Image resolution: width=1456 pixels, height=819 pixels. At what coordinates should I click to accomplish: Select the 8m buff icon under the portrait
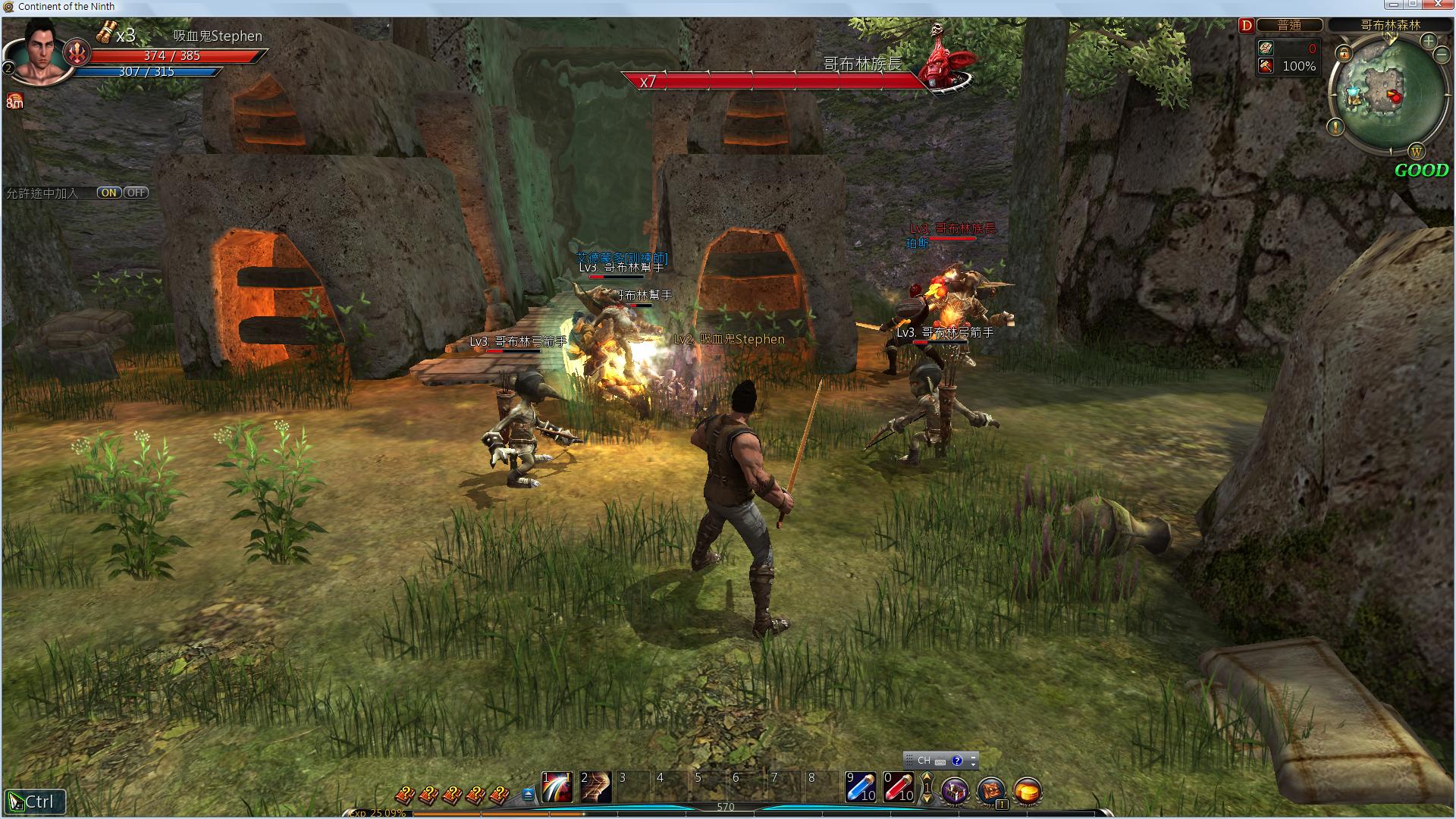[14, 102]
